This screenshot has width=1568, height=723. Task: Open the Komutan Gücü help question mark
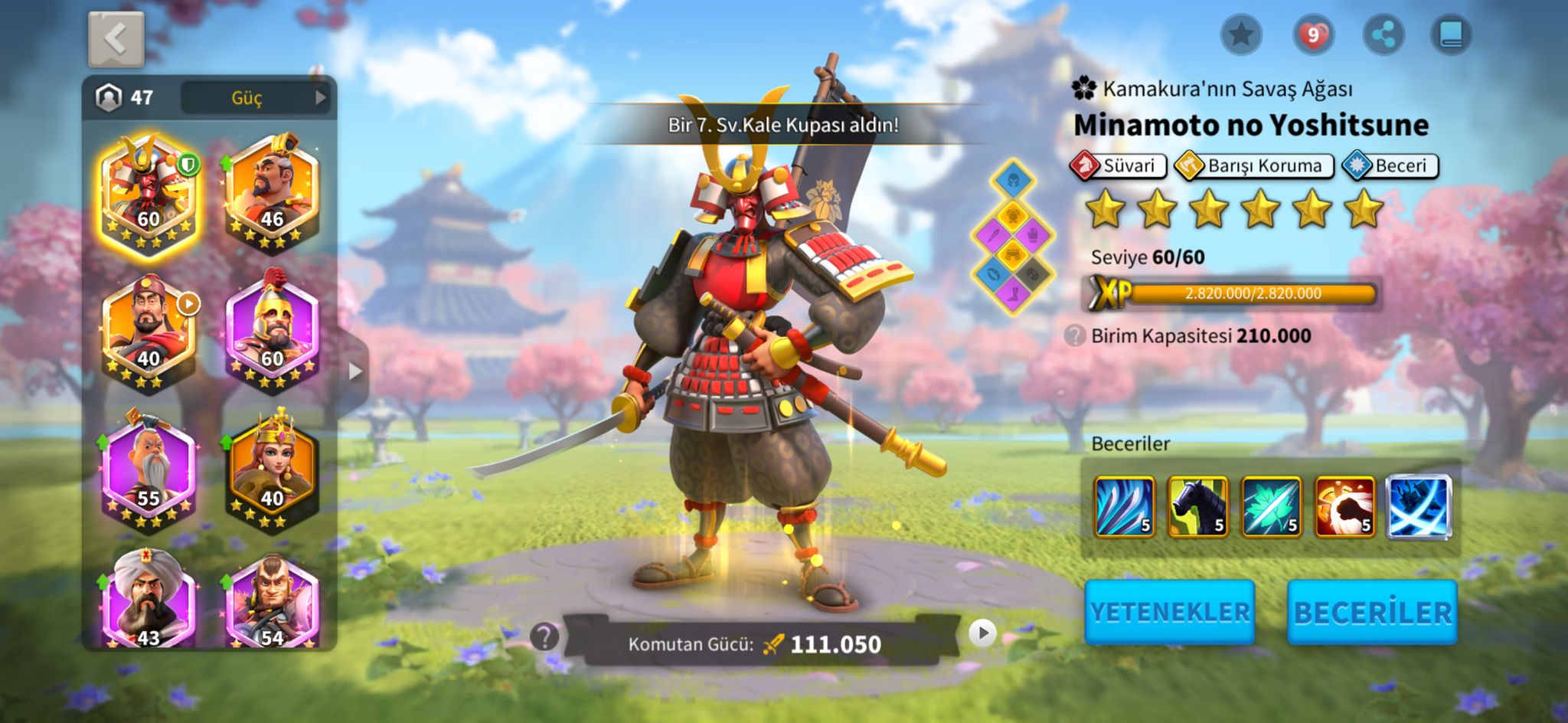pyautogui.click(x=544, y=636)
